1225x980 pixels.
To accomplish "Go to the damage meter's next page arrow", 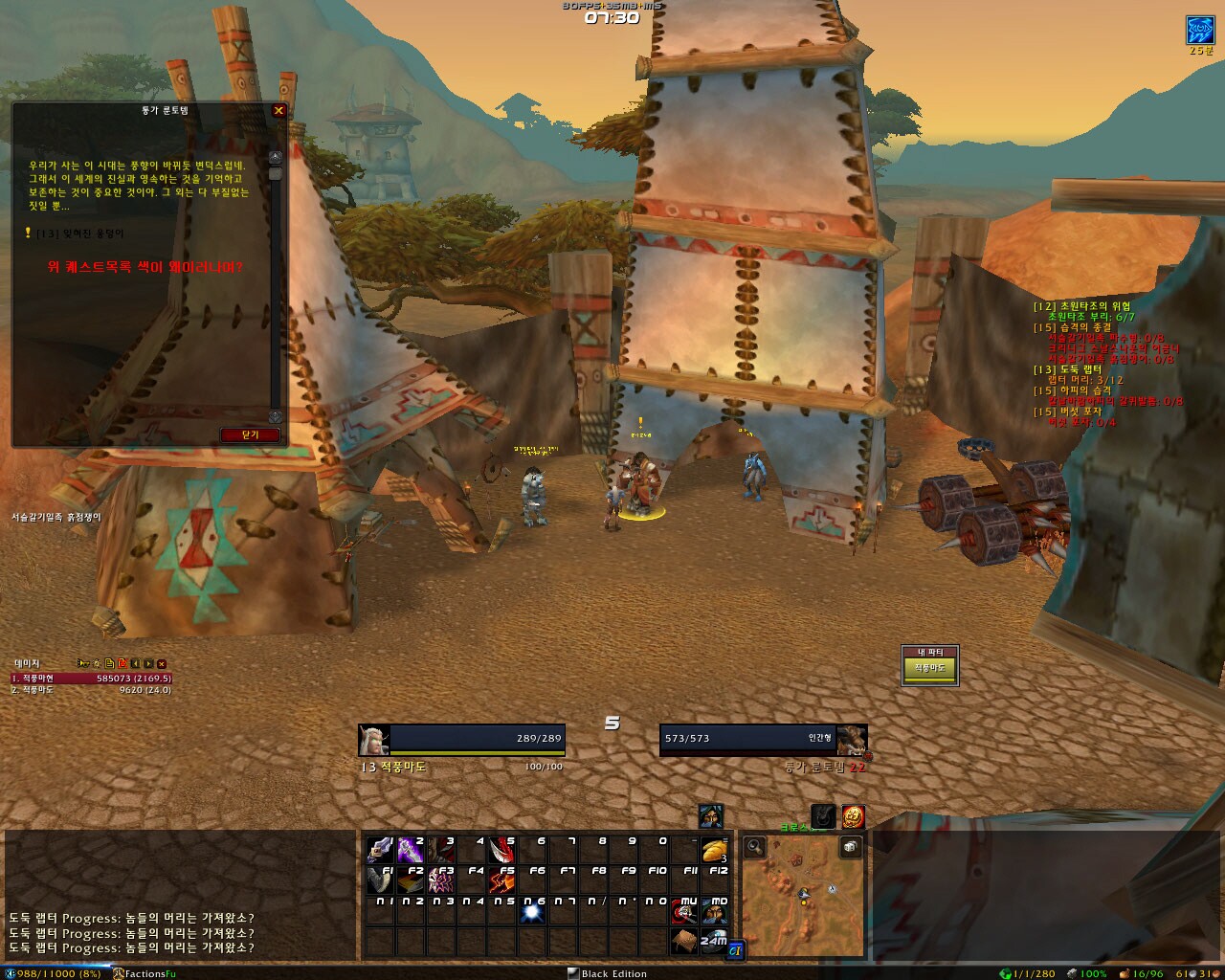I will click(148, 663).
